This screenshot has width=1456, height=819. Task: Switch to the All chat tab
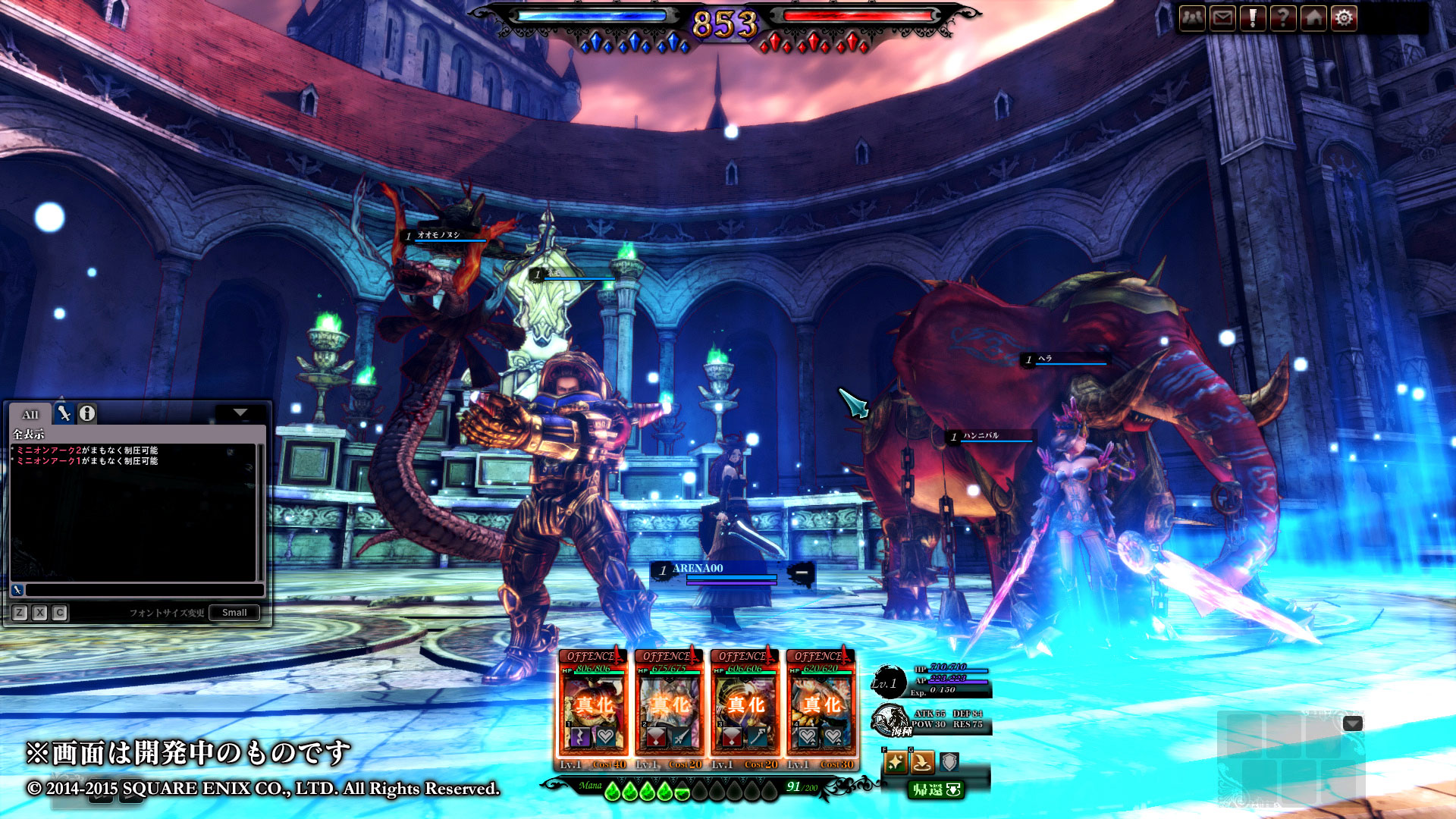[x=30, y=414]
